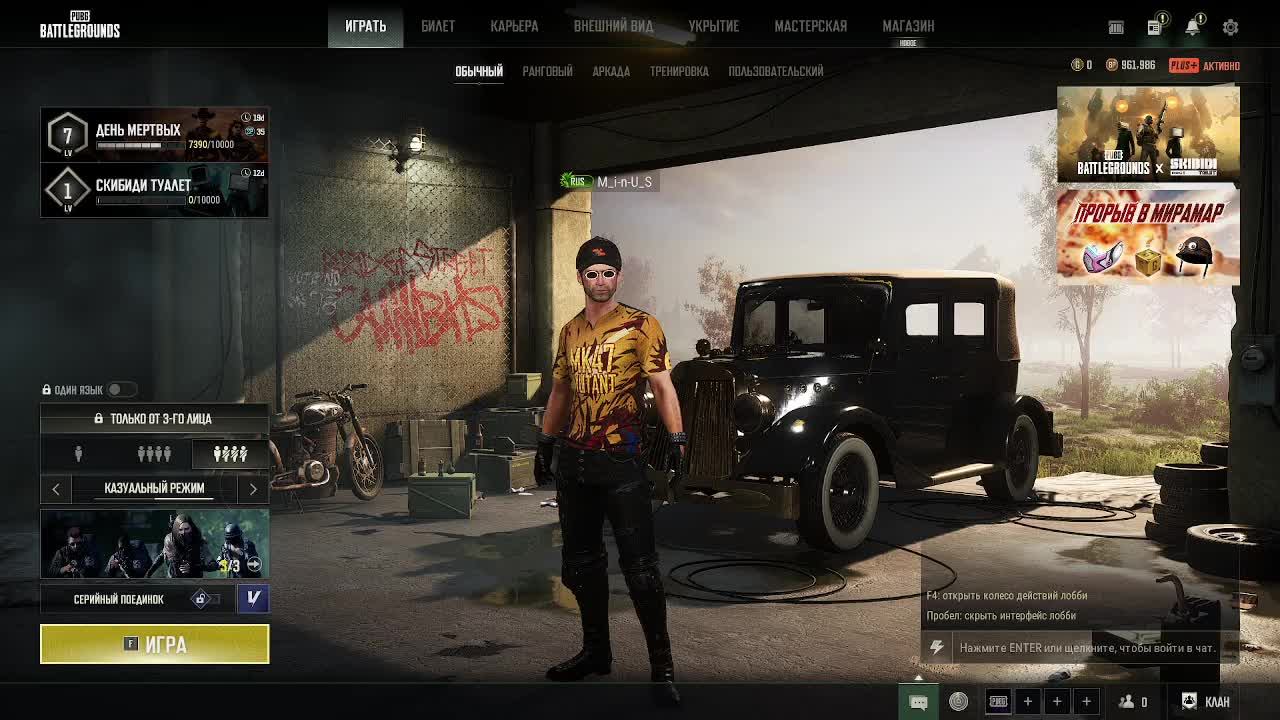
Task: Switch to next game mode with right arrow
Action: [253, 488]
